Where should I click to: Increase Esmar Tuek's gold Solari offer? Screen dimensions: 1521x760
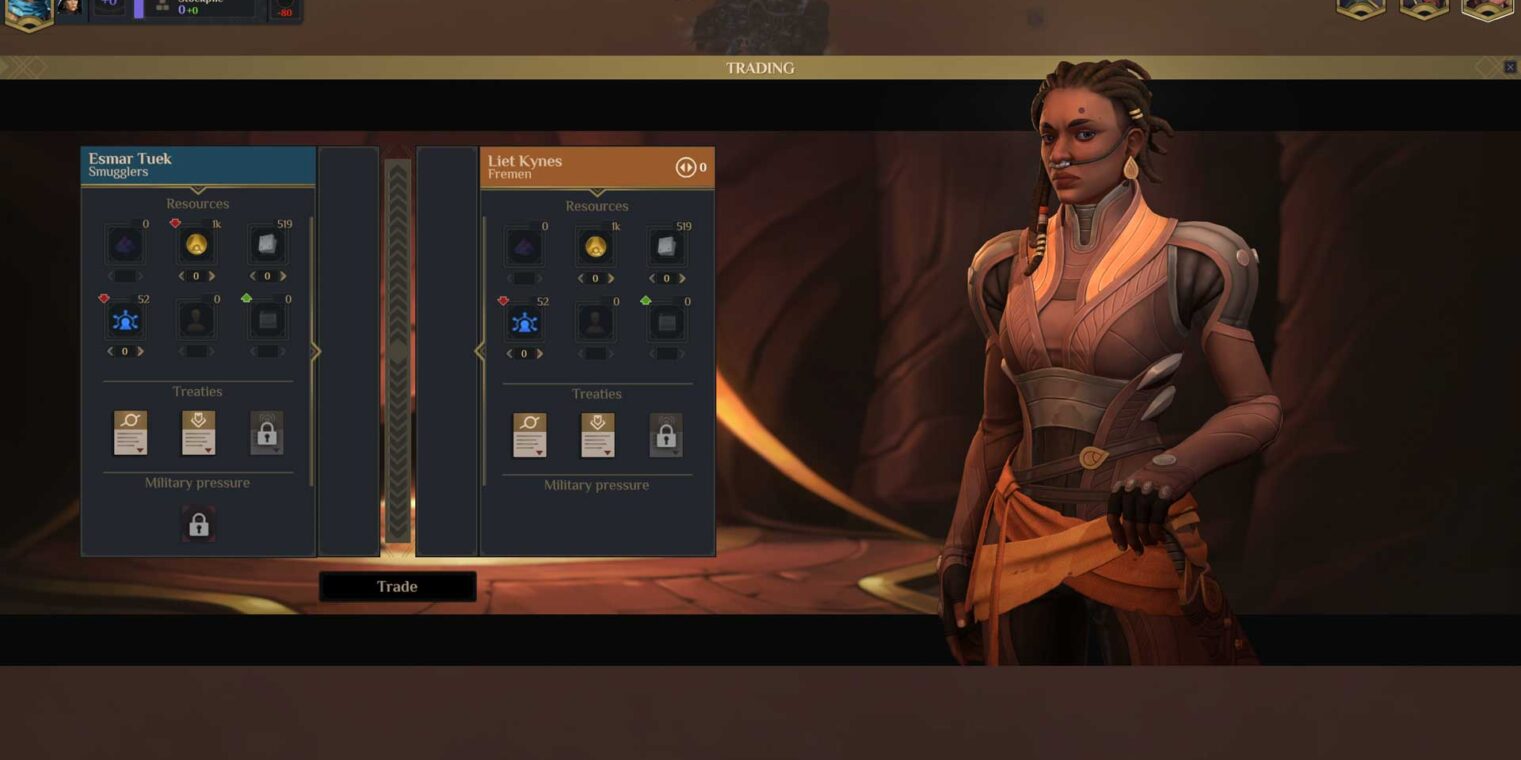pos(212,276)
